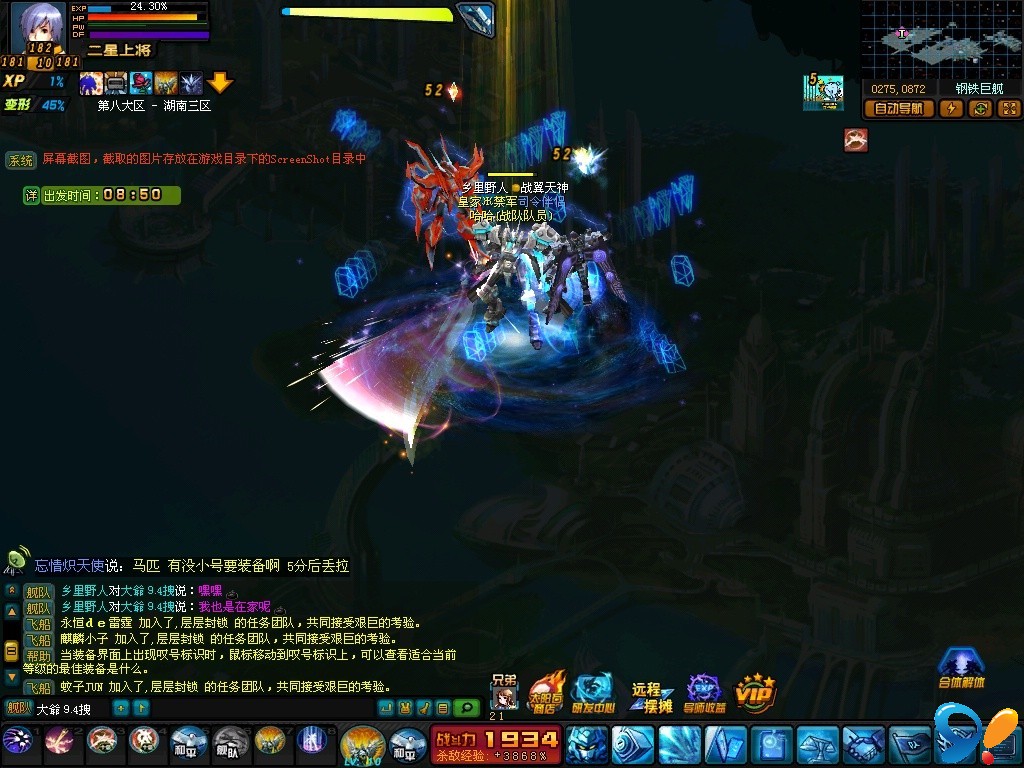Click the green refresh button under minimap
1024x768 pixels.
[x=980, y=109]
